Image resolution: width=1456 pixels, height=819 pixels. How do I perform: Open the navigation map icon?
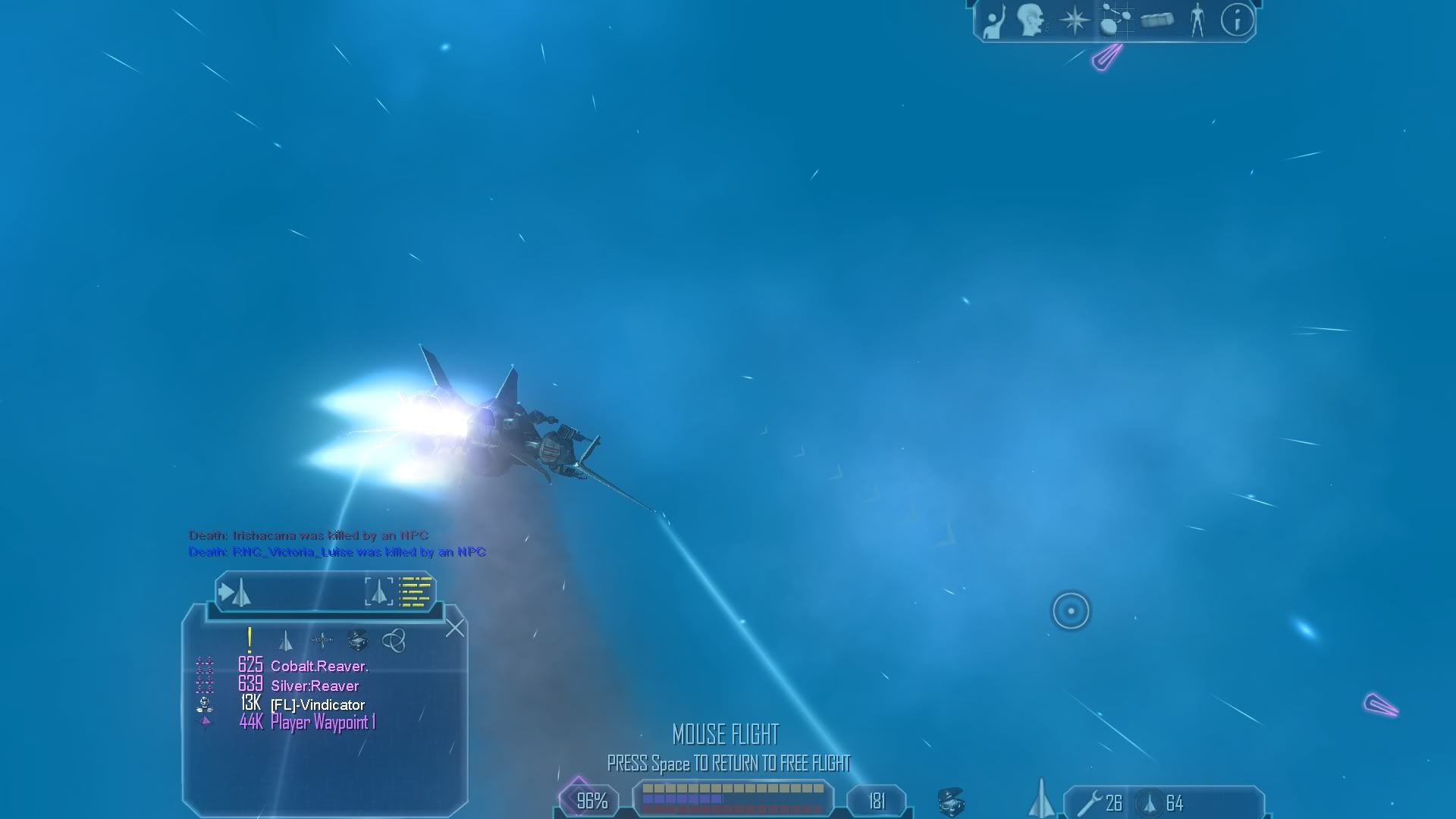1114,20
